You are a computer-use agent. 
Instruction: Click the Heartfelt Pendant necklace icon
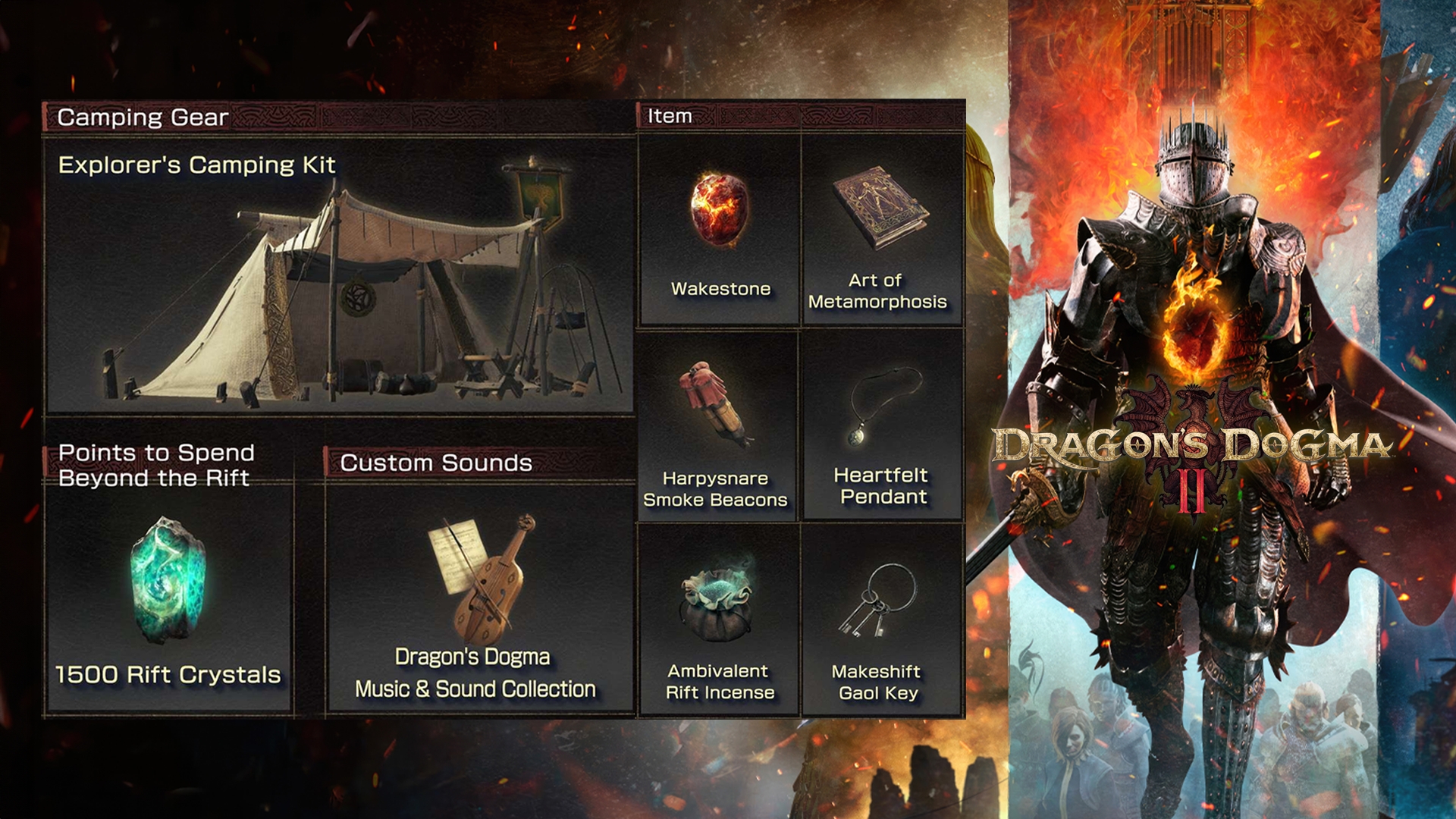tap(880, 409)
